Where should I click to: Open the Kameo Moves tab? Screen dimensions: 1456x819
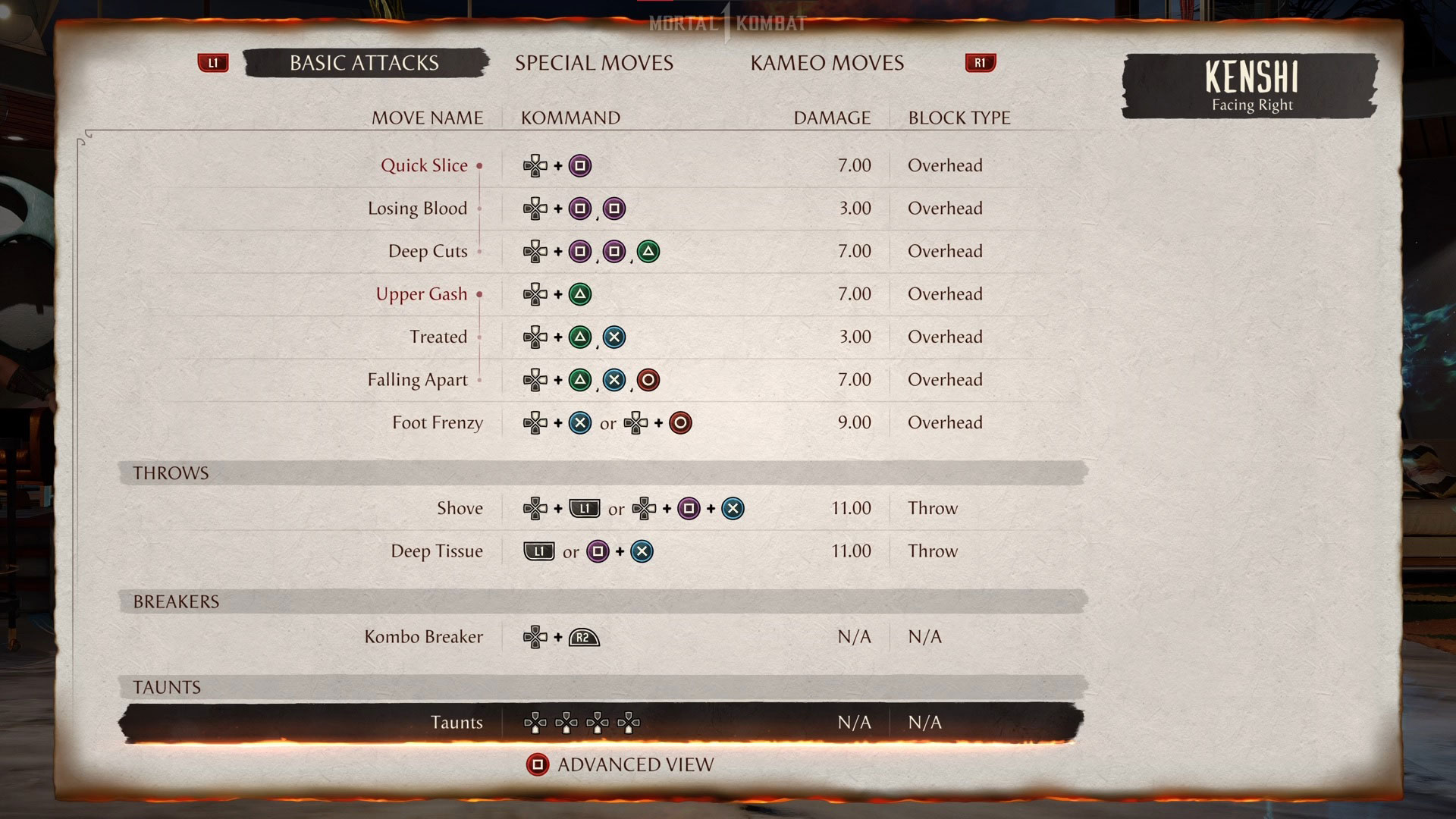(x=827, y=63)
